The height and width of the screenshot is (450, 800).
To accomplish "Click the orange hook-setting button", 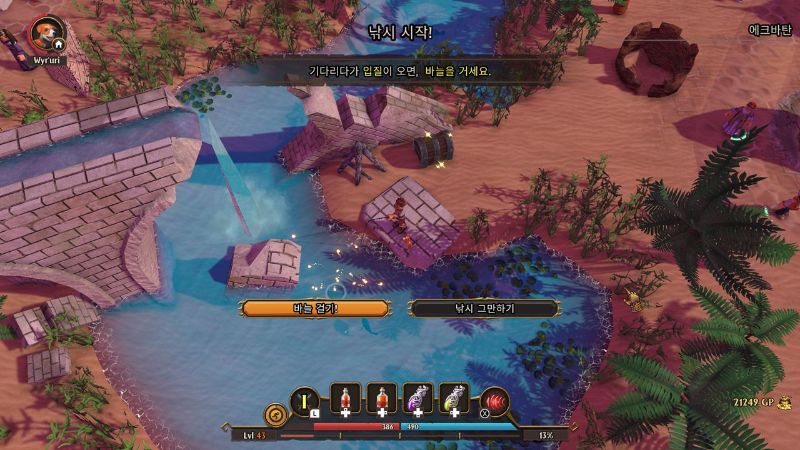I will 315,308.
